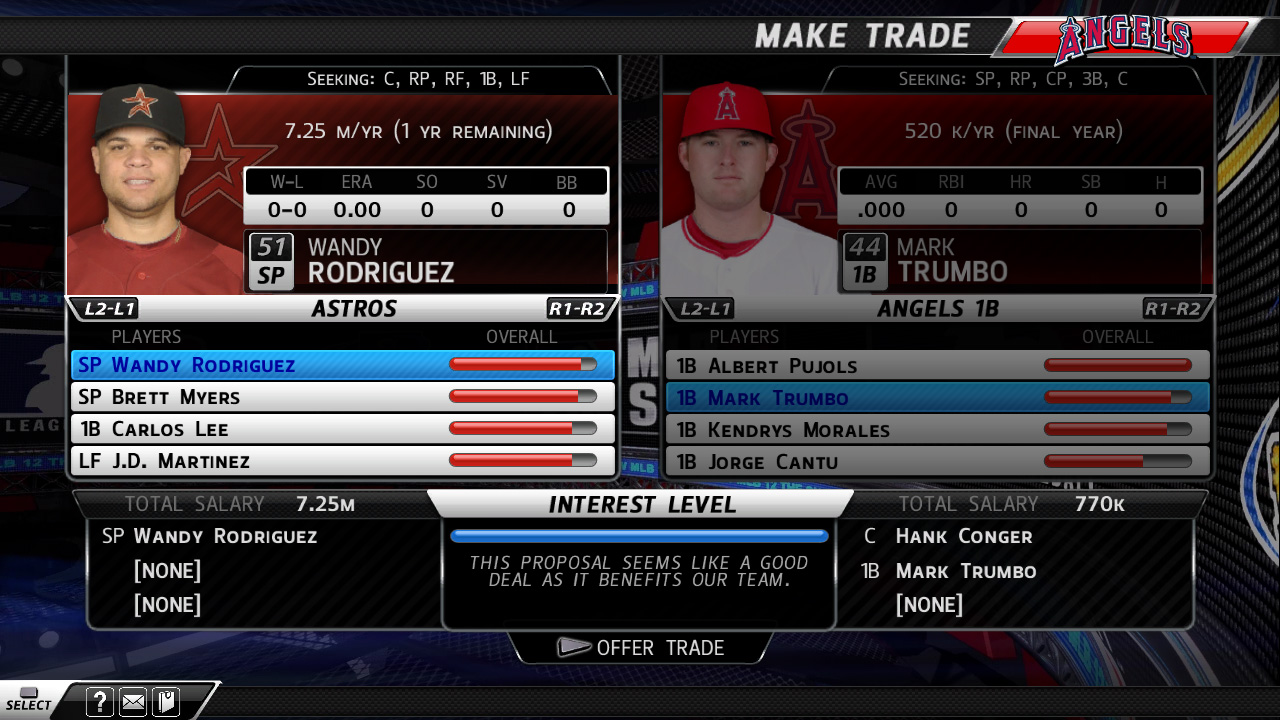Select 1B Kendrys Morales row
Viewport: 1280px width, 720px height.
tap(937, 430)
